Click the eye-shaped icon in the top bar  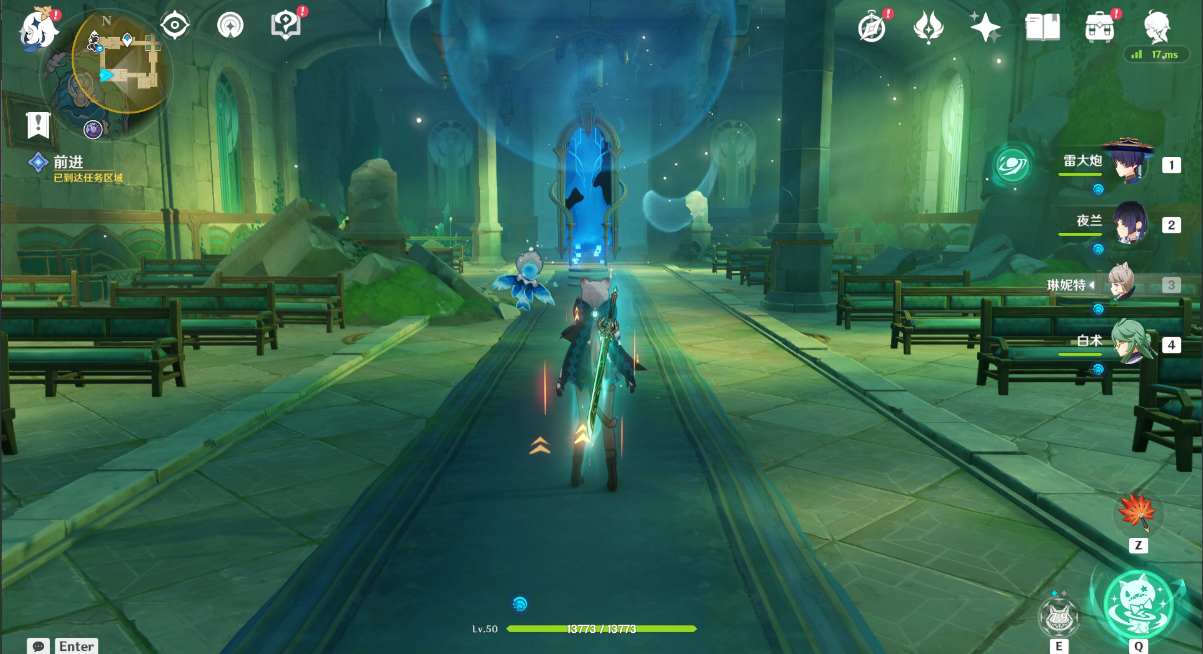pos(175,25)
